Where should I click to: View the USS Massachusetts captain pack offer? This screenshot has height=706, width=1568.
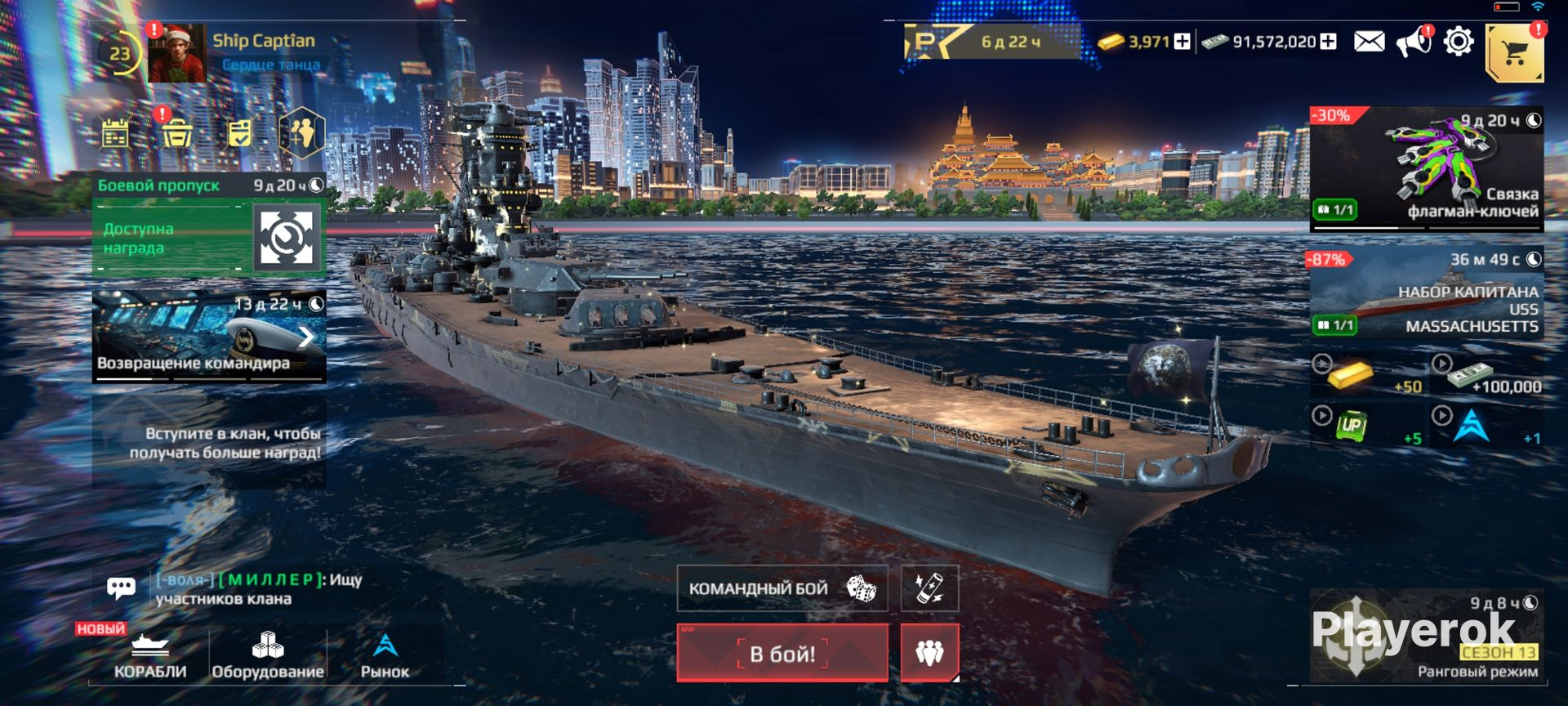1426,296
